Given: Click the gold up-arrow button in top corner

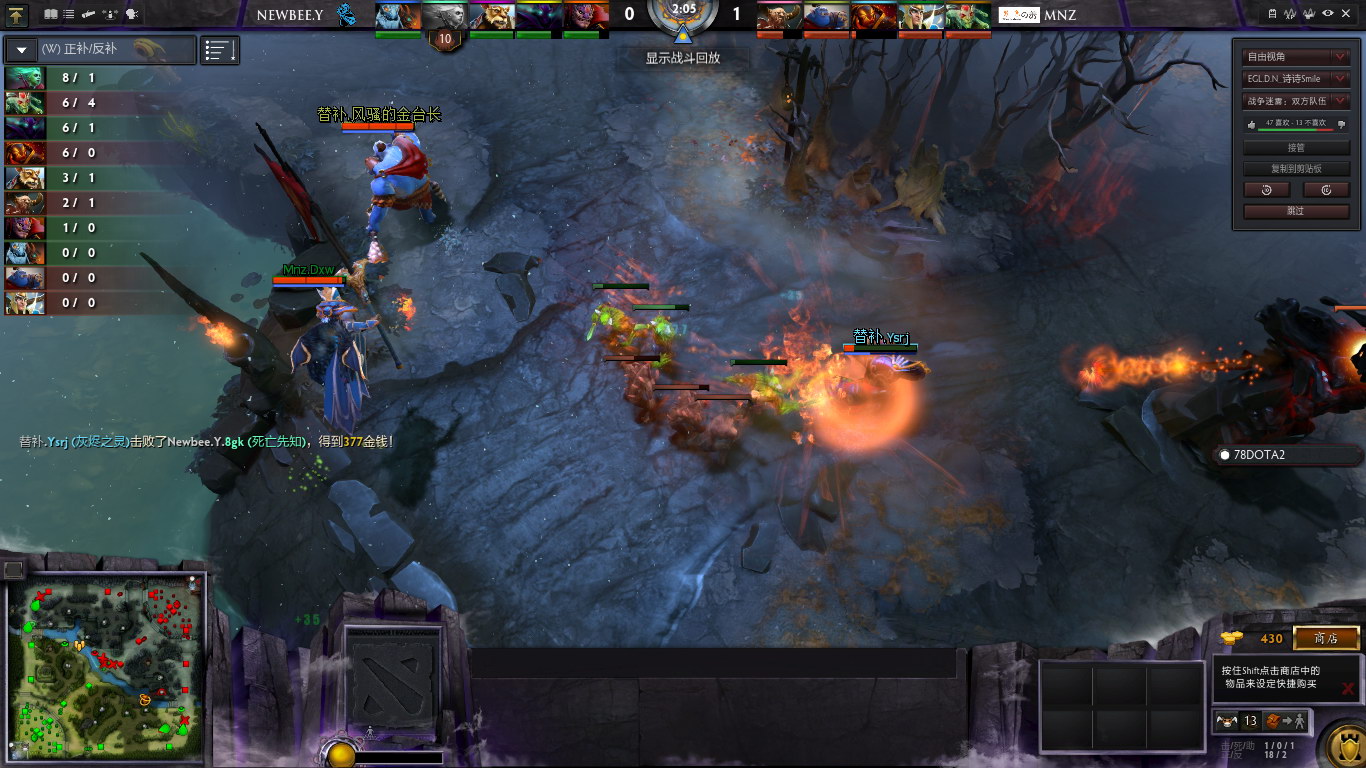Looking at the screenshot, I should pyautogui.click(x=16, y=15).
